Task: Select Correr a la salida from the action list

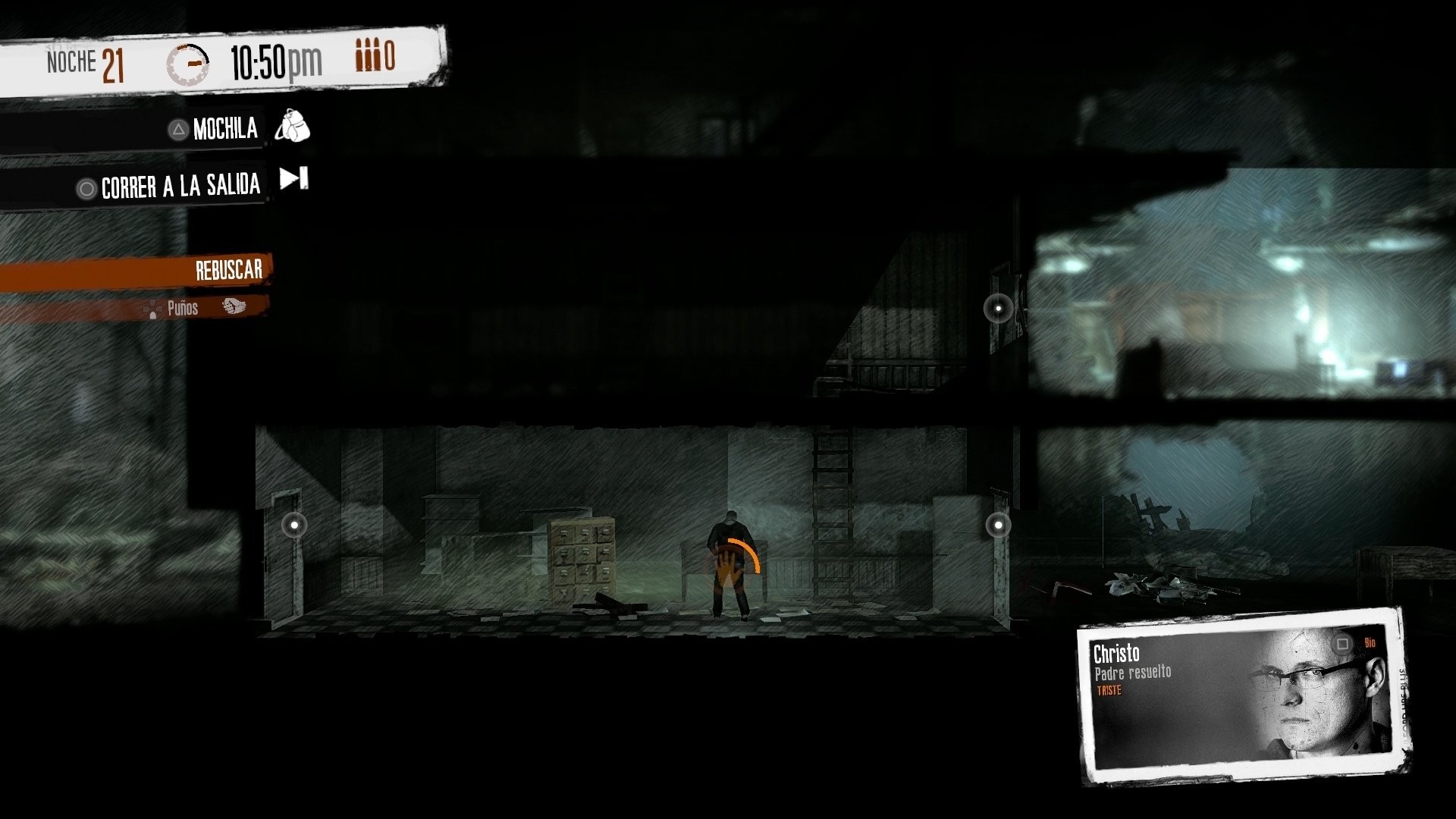Action: pos(180,185)
